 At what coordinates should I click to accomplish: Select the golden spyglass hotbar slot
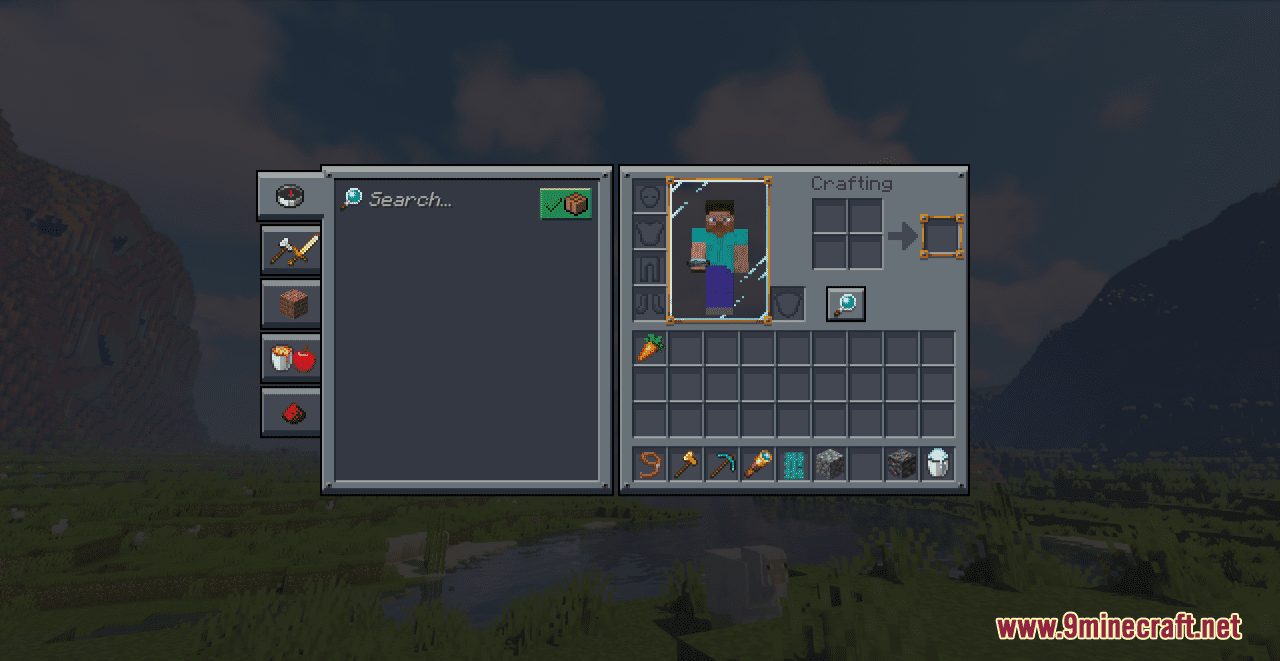pyautogui.click(x=758, y=464)
